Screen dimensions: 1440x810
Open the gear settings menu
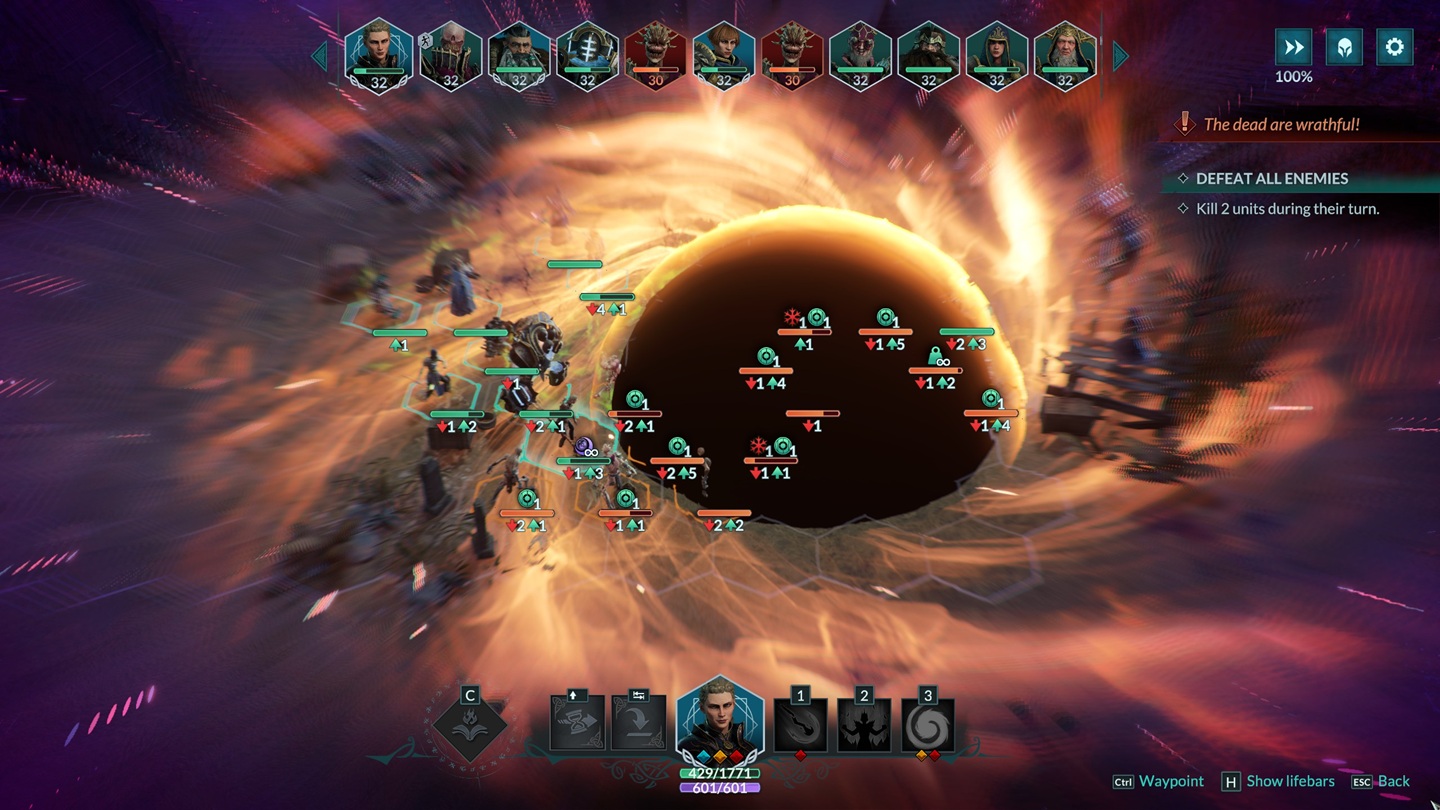click(x=1394, y=47)
